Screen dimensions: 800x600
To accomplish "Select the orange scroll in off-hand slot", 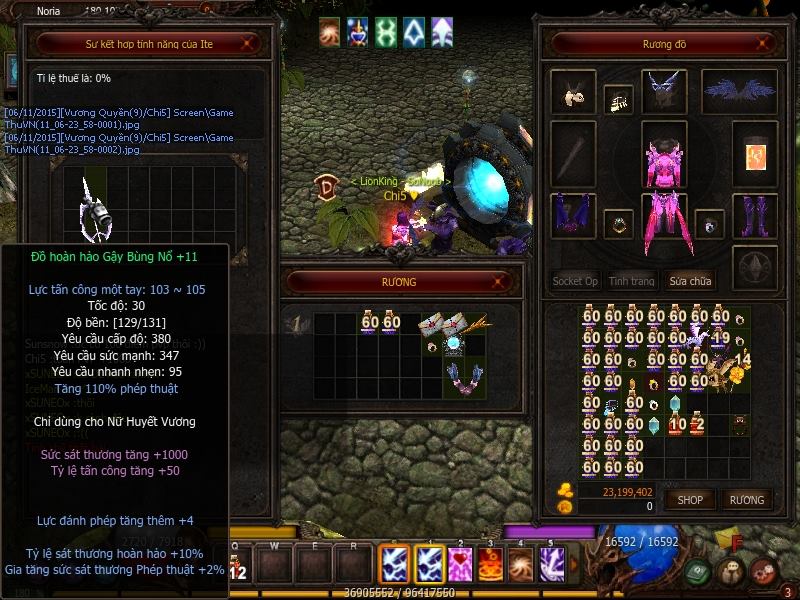I will pos(755,154).
